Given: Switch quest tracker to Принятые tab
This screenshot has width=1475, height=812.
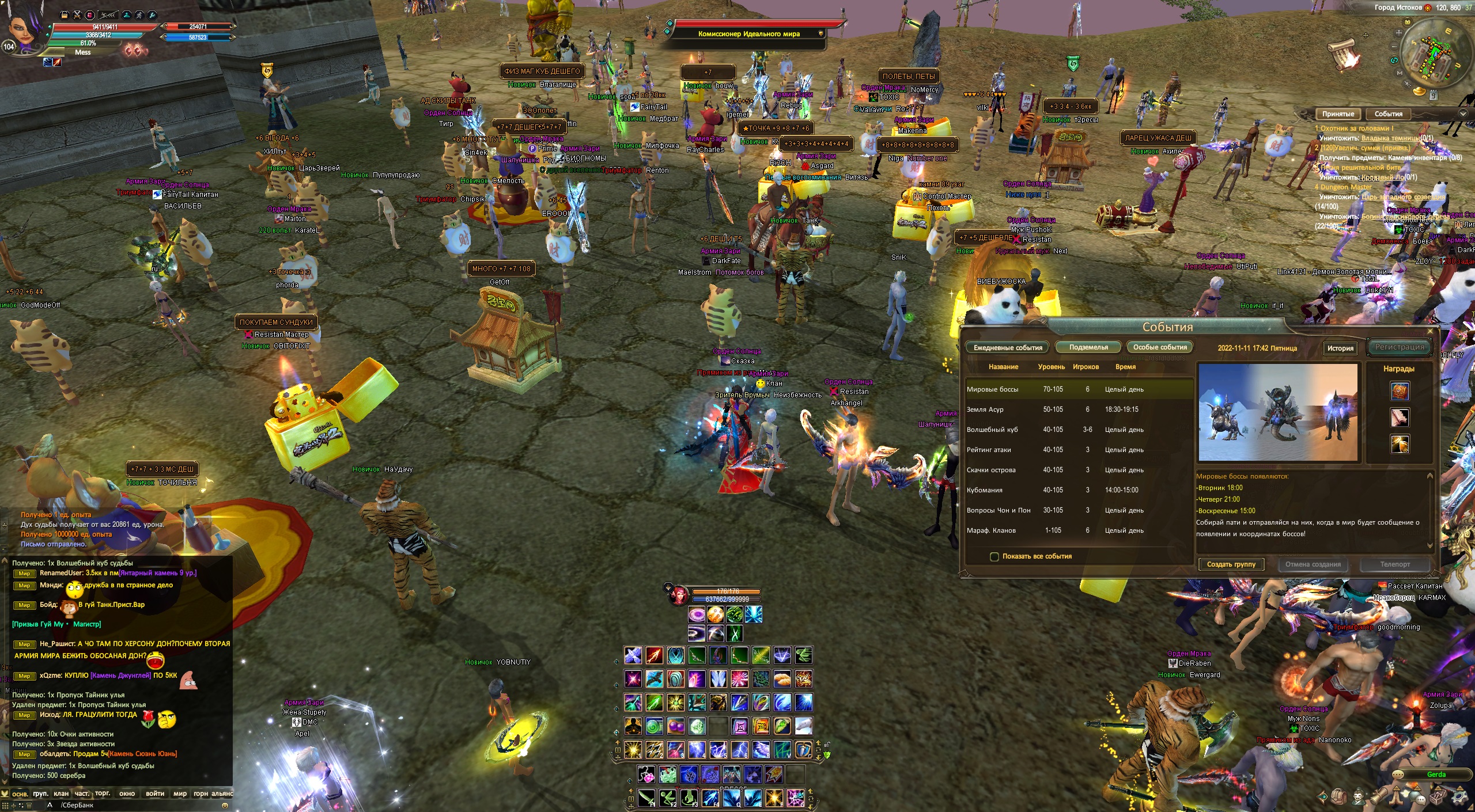Looking at the screenshot, I should (1338, 114).
